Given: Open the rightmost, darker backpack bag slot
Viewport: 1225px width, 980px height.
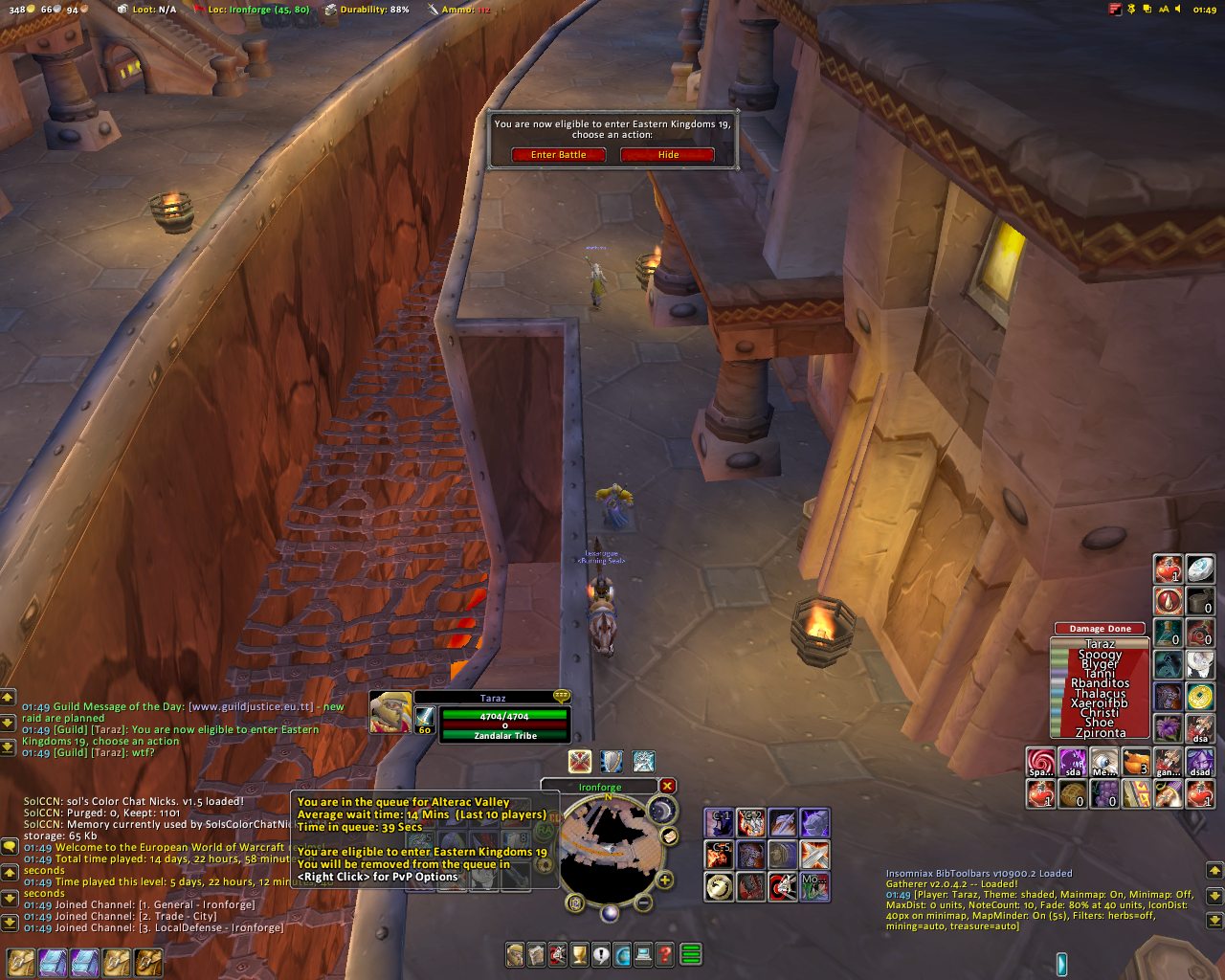Looking at the screenshot, I should pos(148,962).
